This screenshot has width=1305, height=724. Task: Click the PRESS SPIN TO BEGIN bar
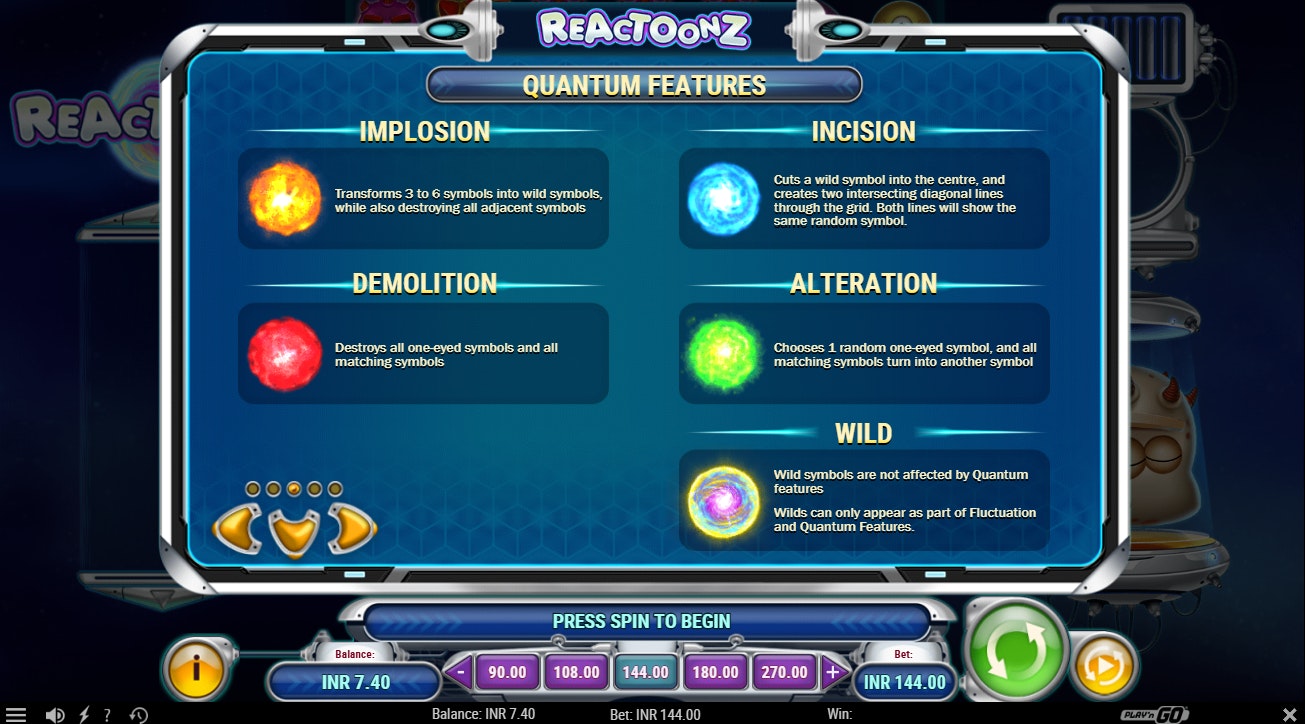click(x=645, y=621)
